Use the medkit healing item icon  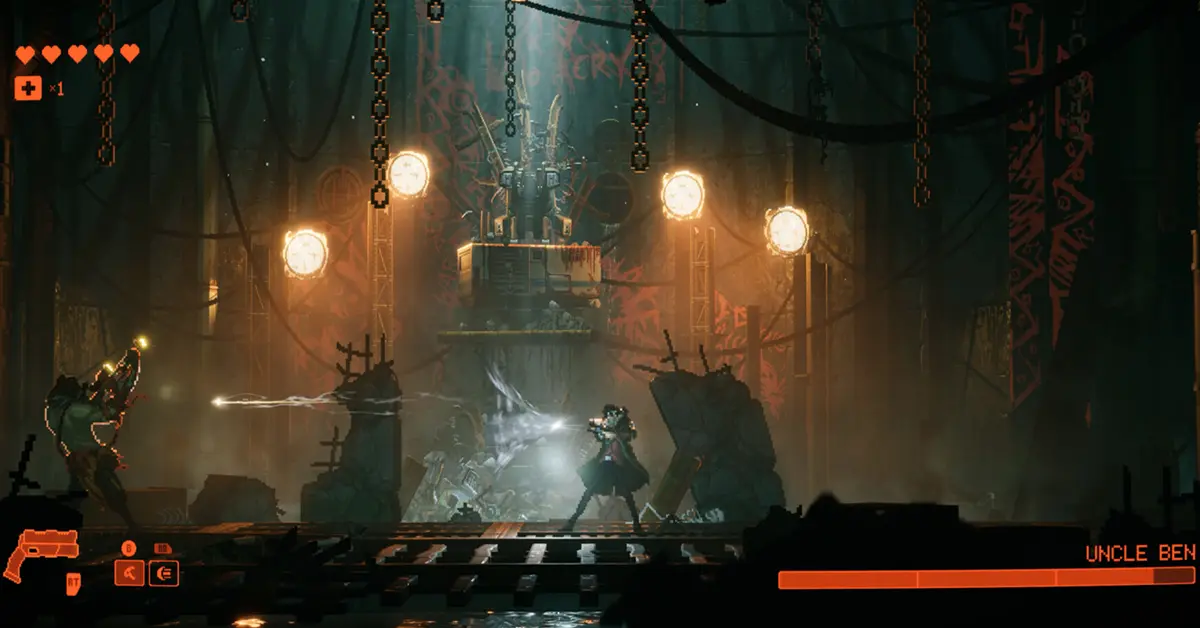pyautogui.click(x=28, y=88)
